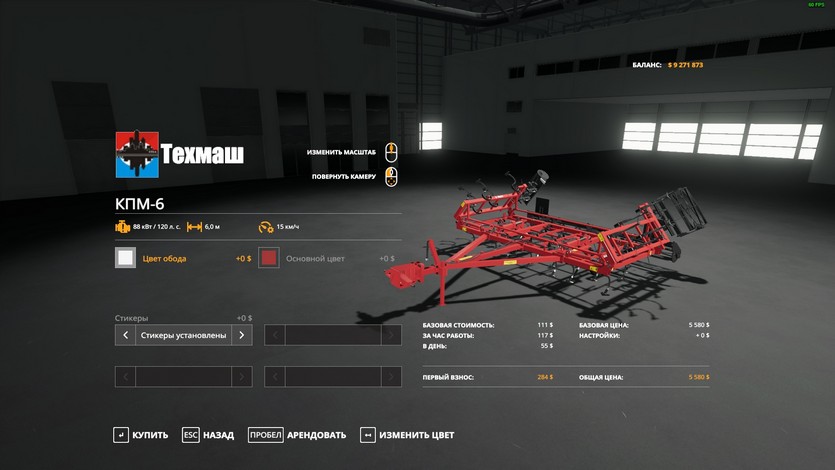Go back using the Назад button
Image resolution: width=835 pixels, height=470 pixels.
coord(208,435)
